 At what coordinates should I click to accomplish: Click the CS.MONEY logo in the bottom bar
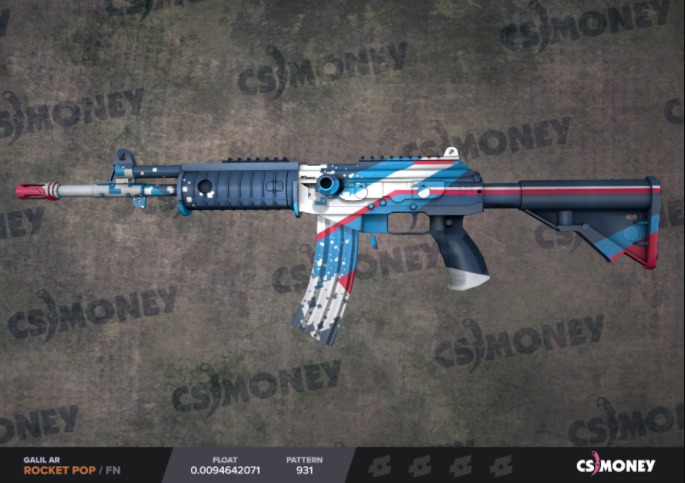pyautogui.click(x=615, y=465)
